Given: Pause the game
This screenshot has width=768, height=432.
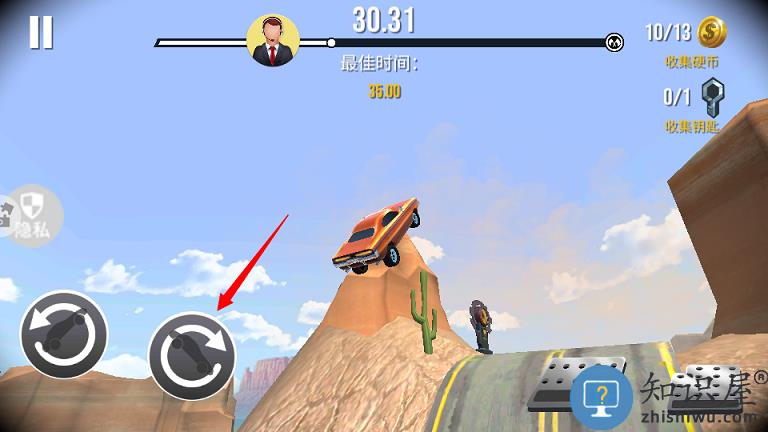Looking at the screenshot, I should tap(41, 32).
